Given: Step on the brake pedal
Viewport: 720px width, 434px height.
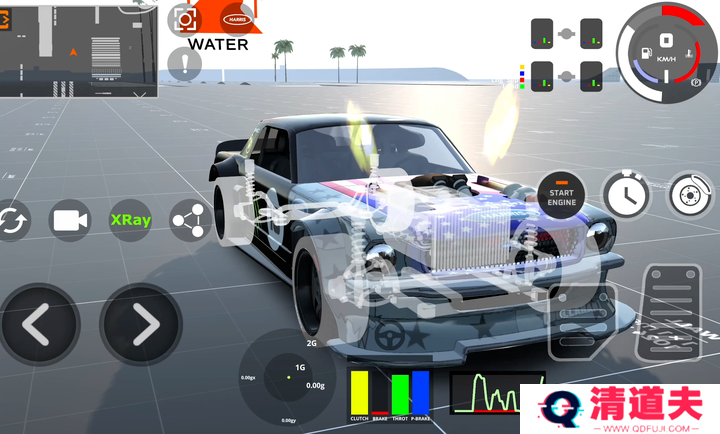Looking at the screenshot, I should point(582,322).
